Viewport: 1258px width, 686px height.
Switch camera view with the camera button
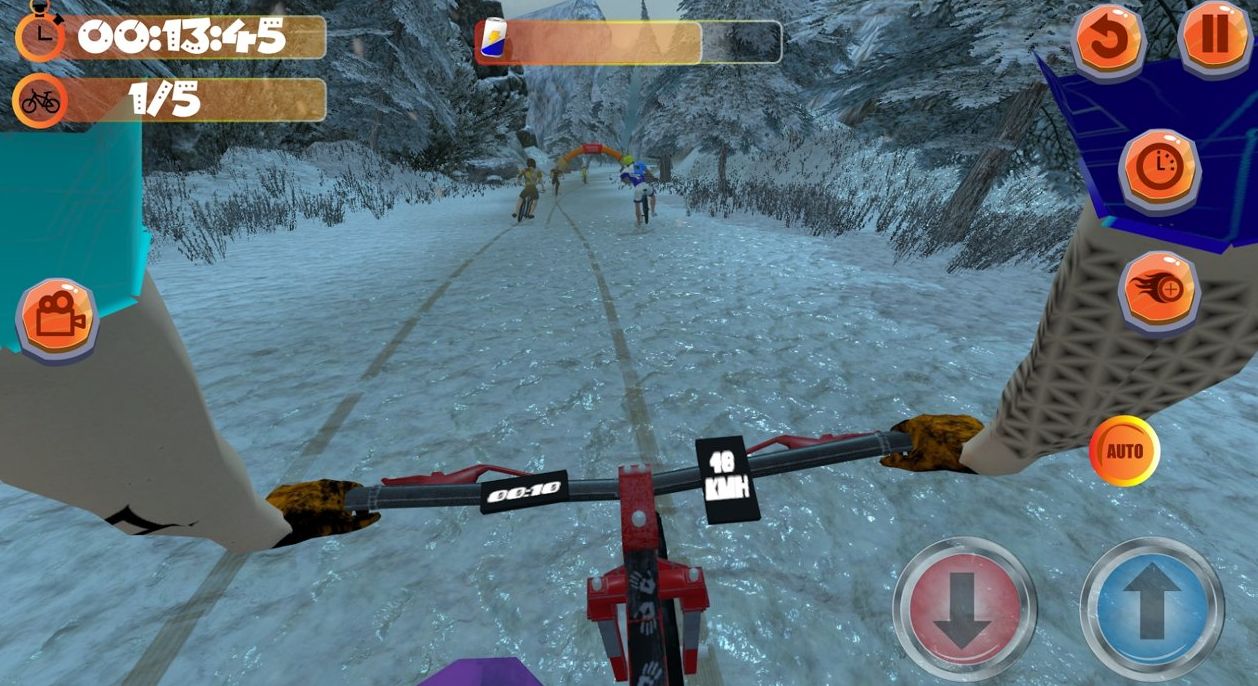click(57, 317)
